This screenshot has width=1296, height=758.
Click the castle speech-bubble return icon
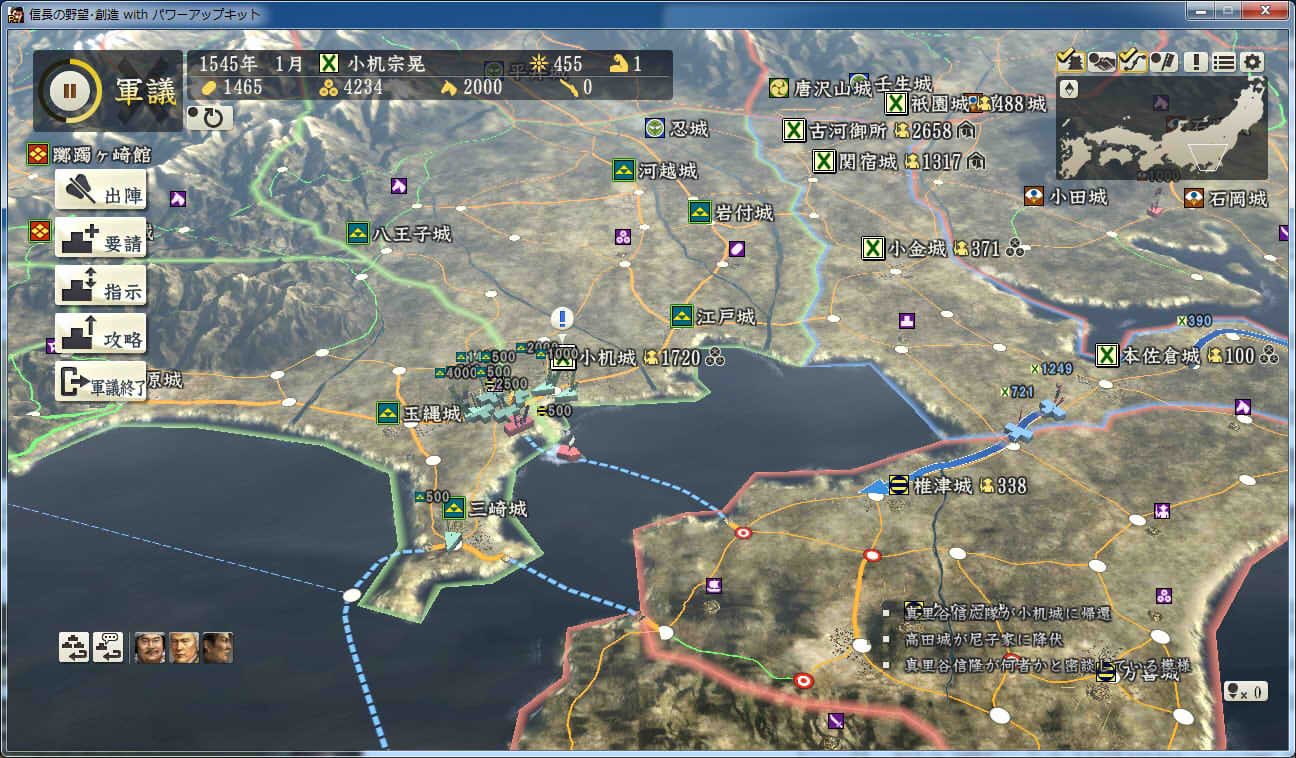108,647
